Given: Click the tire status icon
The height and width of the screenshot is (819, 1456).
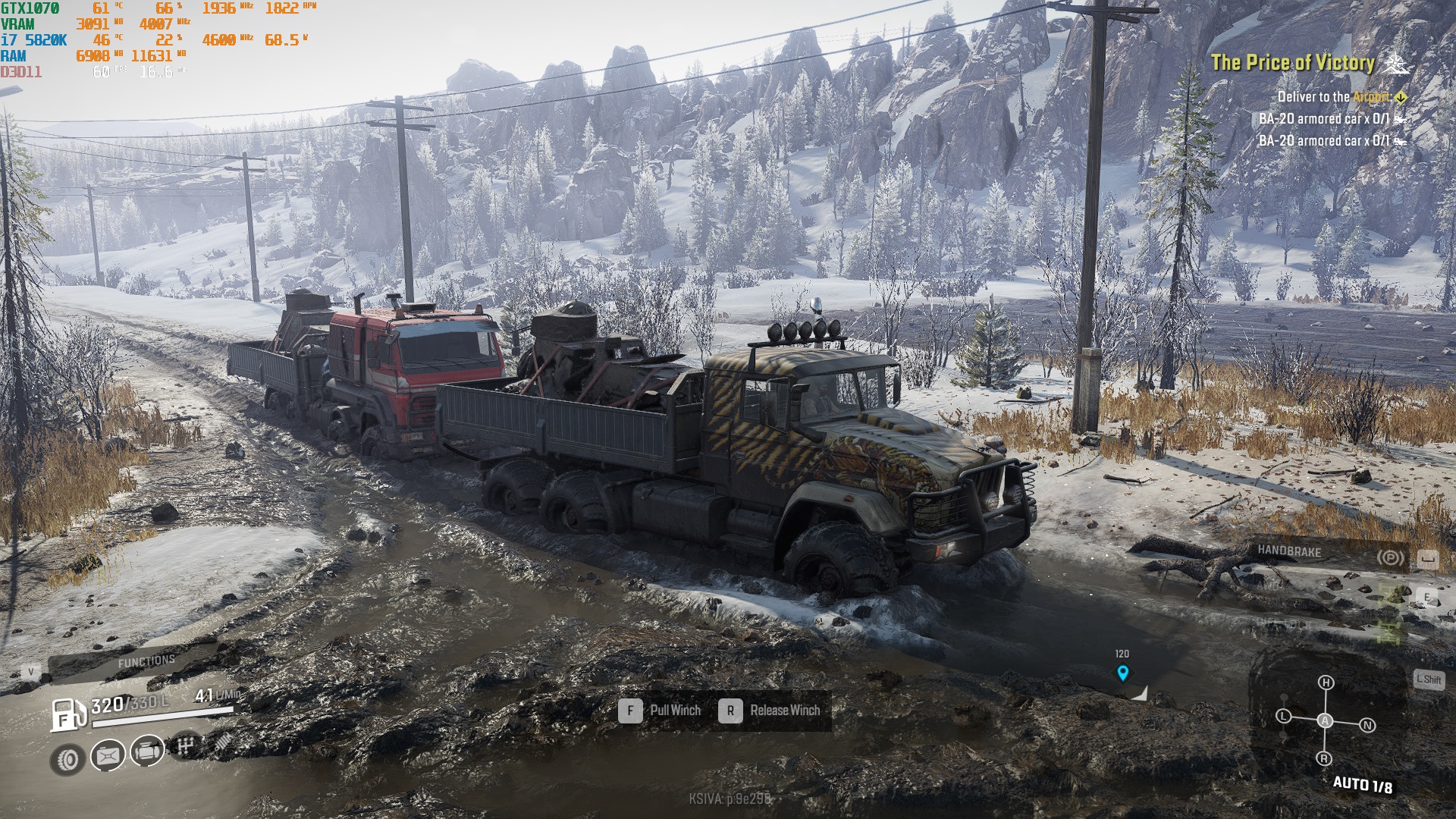Looking at the screenshot, I should (x=68, y=759).
